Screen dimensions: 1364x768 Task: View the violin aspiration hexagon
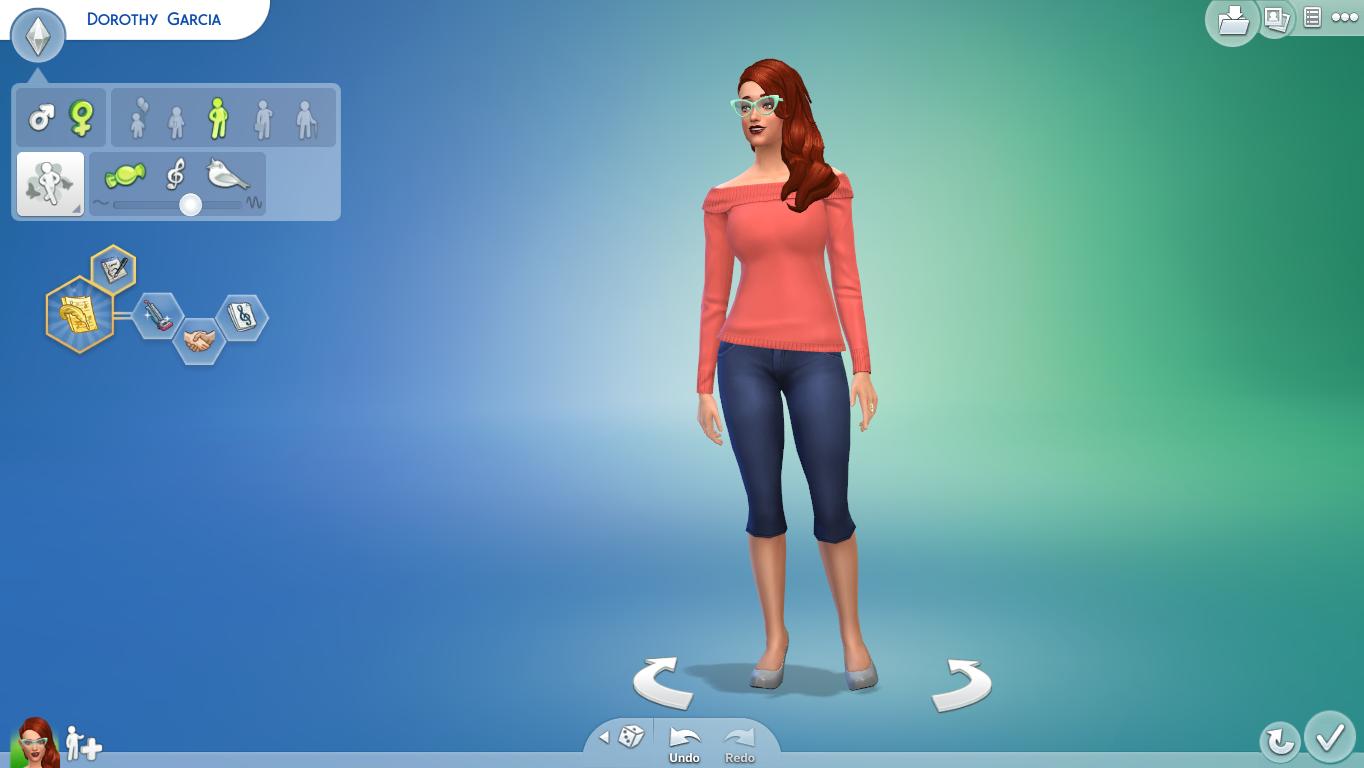tap(157, 318)
